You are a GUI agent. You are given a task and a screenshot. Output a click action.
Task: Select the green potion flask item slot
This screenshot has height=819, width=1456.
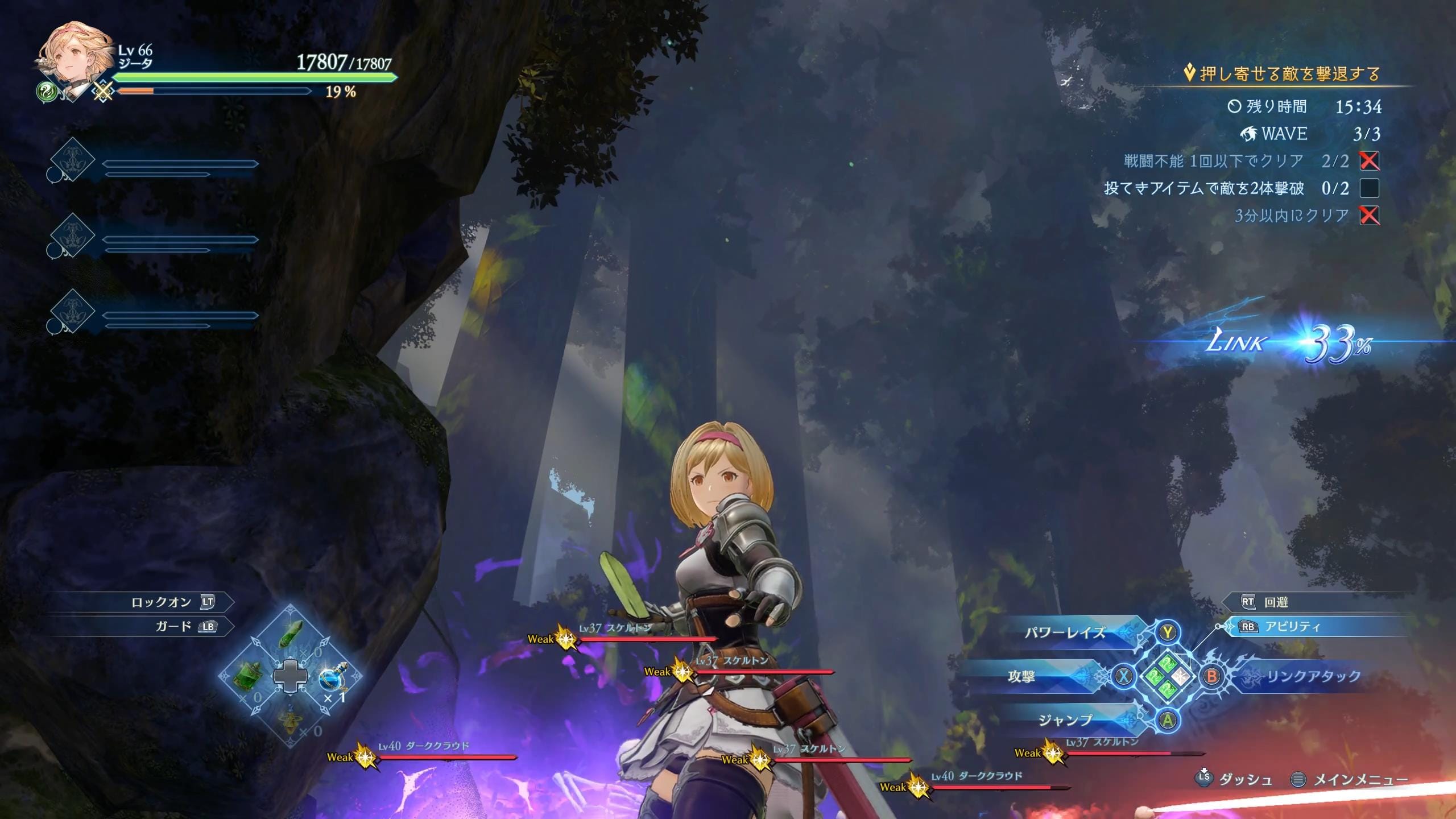(249, 678)
